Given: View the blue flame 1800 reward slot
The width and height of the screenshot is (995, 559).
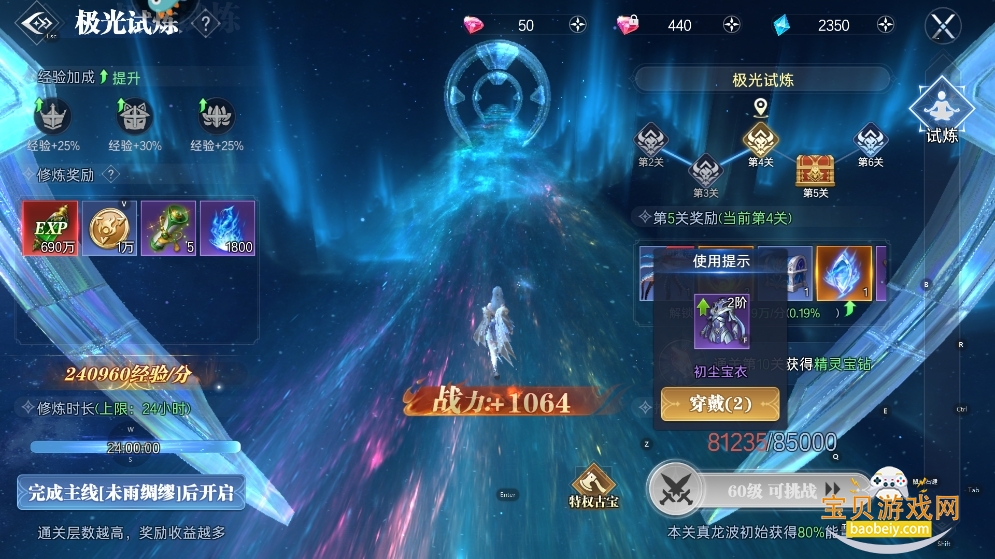Looking at the screenshot, I should [227, 228].
